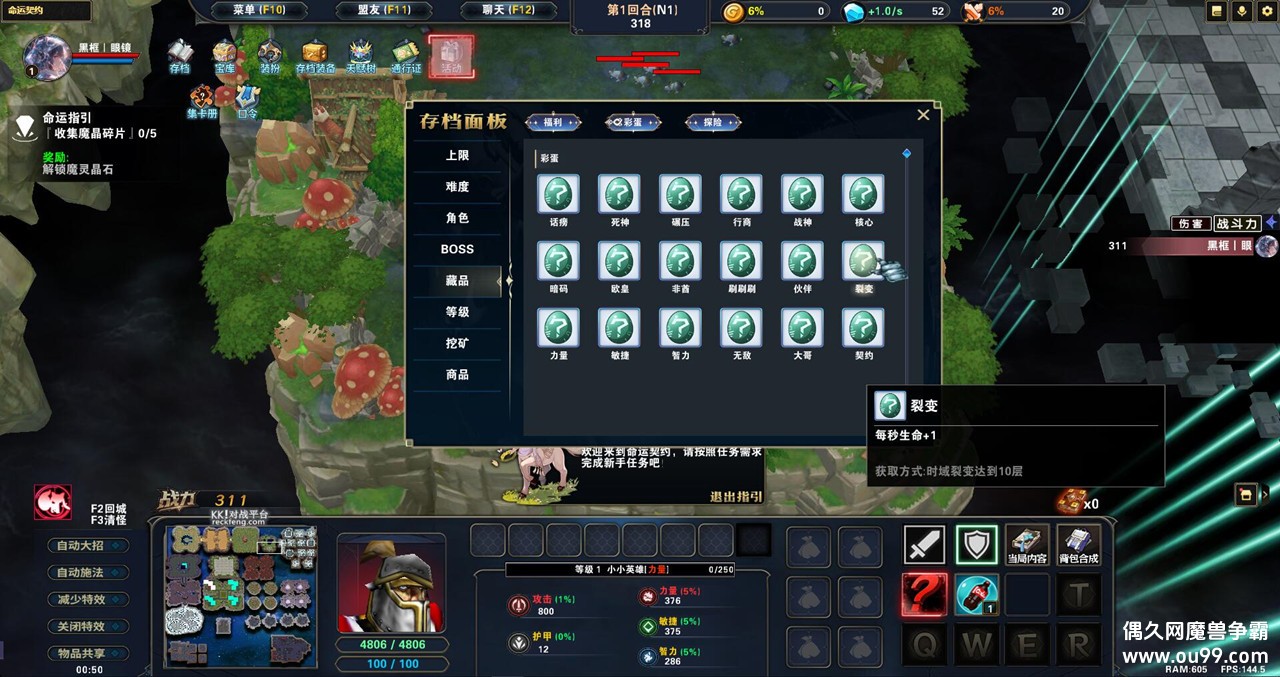Select the 难度 category in the side list

(x=457, y=187)
